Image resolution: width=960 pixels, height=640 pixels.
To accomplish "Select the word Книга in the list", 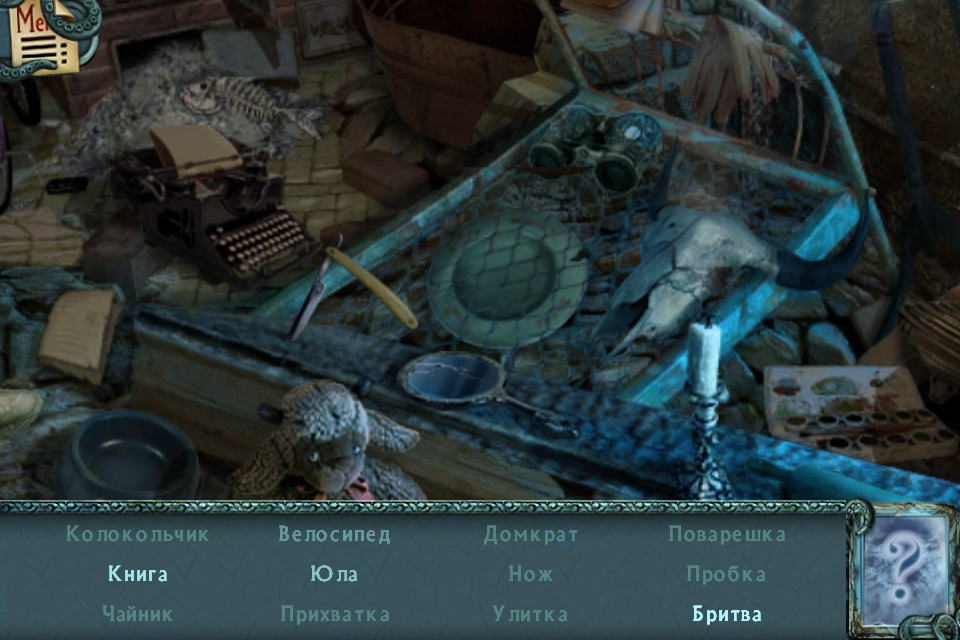I will point(138,574).
